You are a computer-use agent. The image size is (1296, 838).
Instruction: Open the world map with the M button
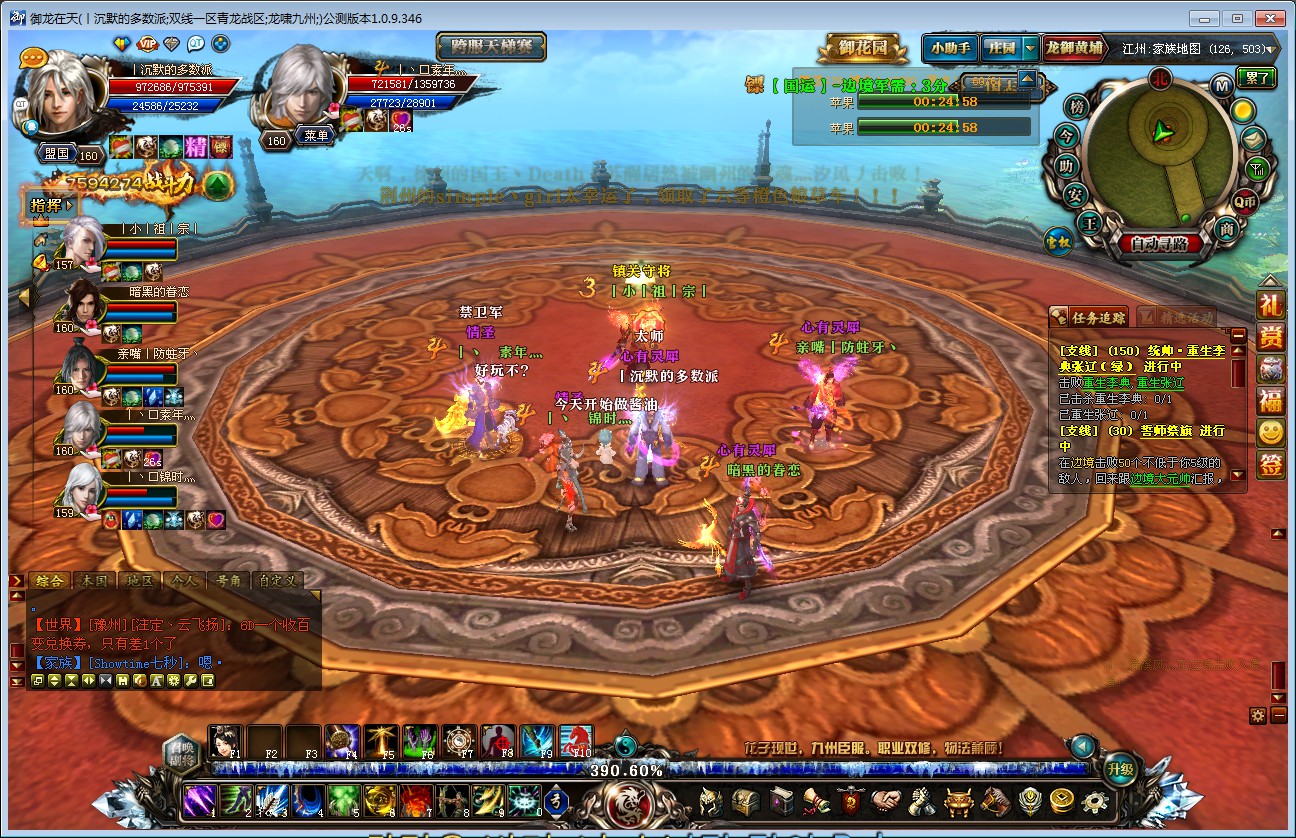coord(1221,85)
